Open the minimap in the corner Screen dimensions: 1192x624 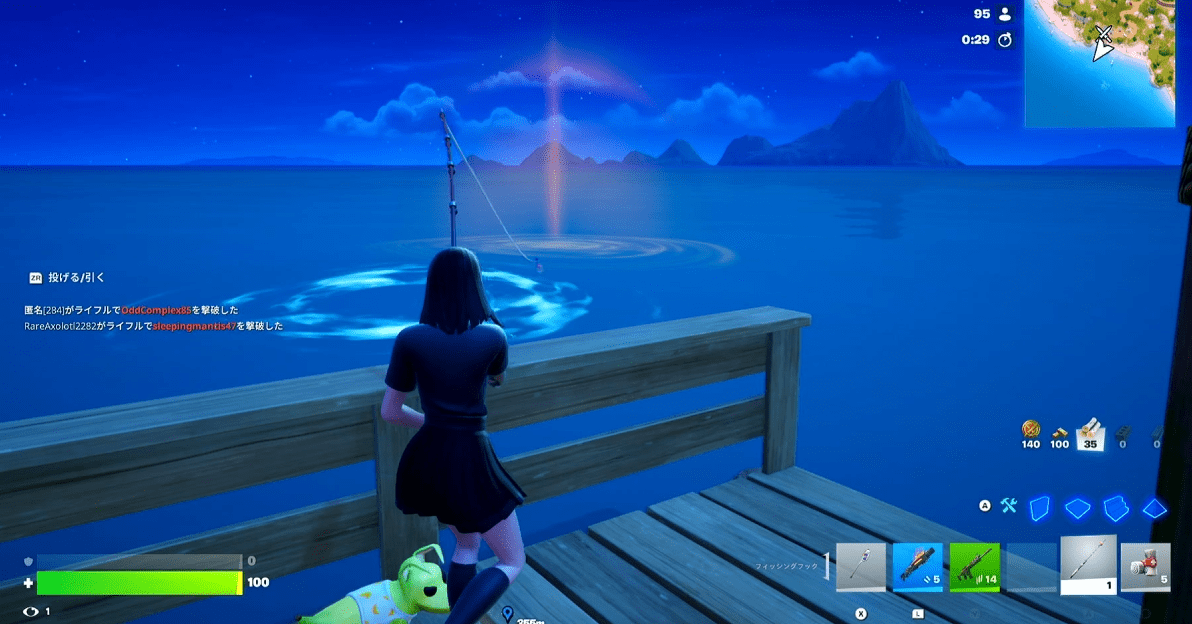[1099, 62]
